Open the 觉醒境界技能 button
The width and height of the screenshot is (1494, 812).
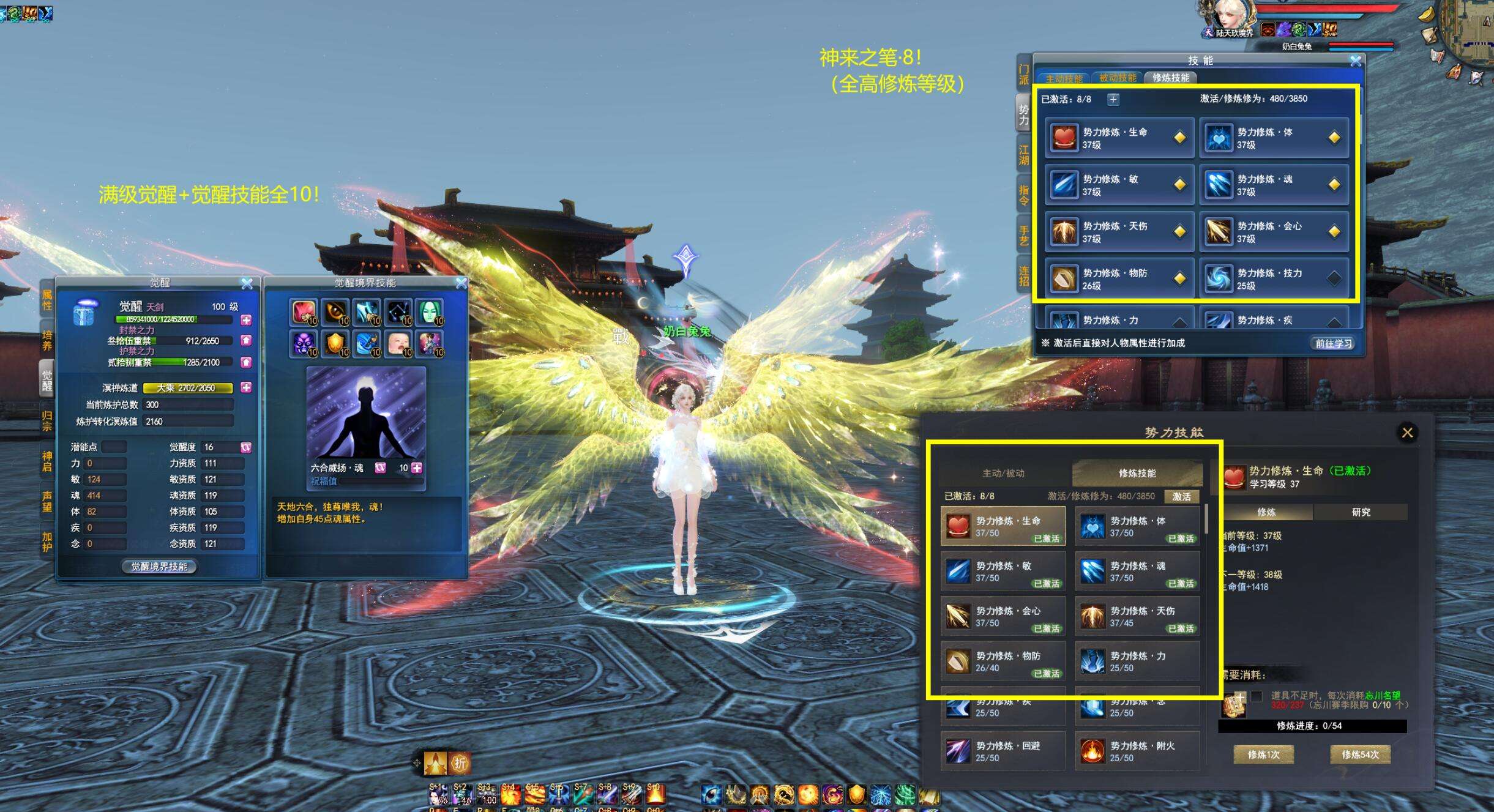pos(159,567)
